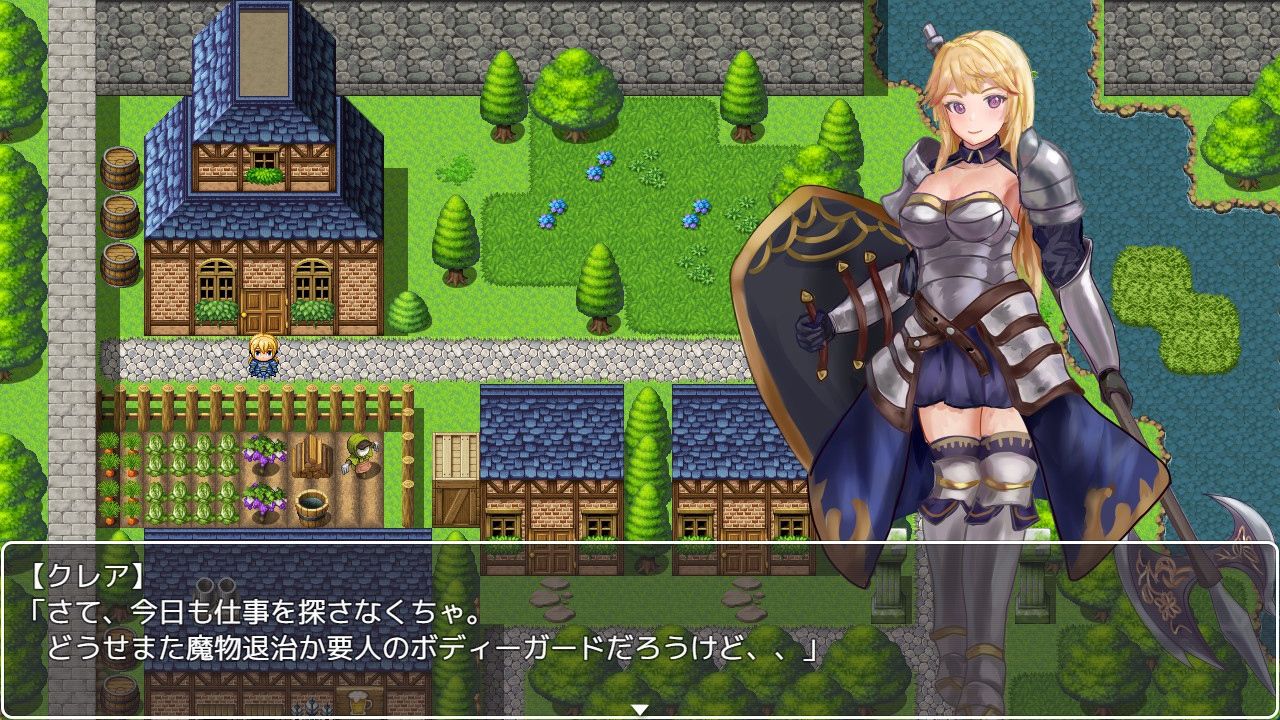
Task: Click the blue-roofed house door
Action: [262, 308]
